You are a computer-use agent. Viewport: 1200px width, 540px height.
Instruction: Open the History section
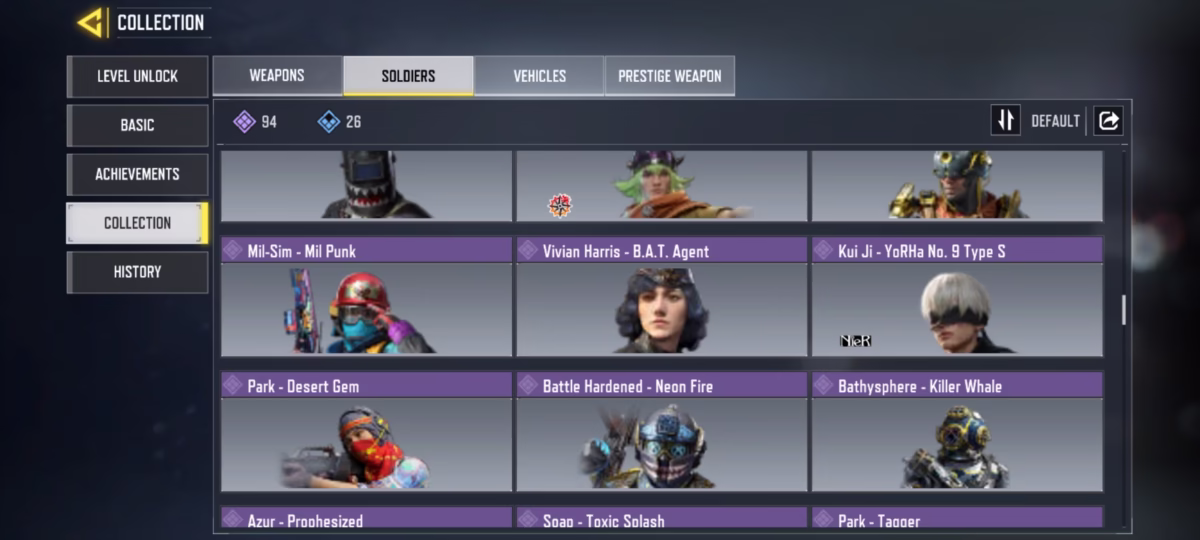pyautogui.click(x=137, y=272)
